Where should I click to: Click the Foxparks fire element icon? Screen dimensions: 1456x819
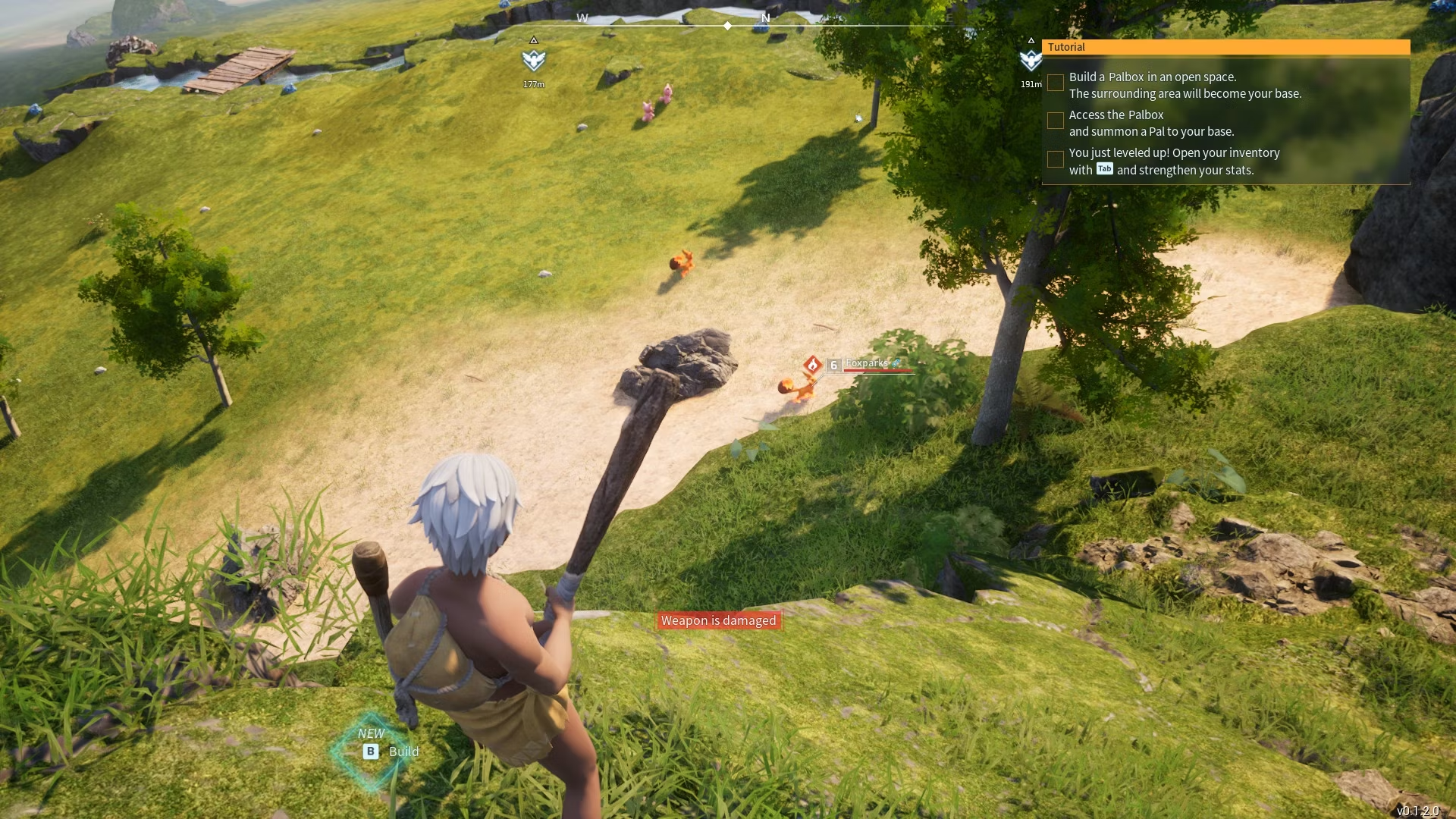(x=812, y=366)
